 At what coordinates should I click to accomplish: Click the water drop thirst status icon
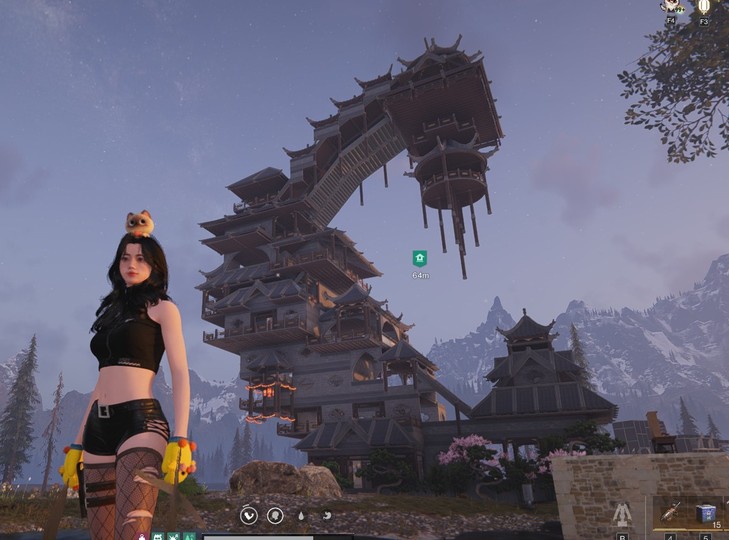tap(302, 516)
